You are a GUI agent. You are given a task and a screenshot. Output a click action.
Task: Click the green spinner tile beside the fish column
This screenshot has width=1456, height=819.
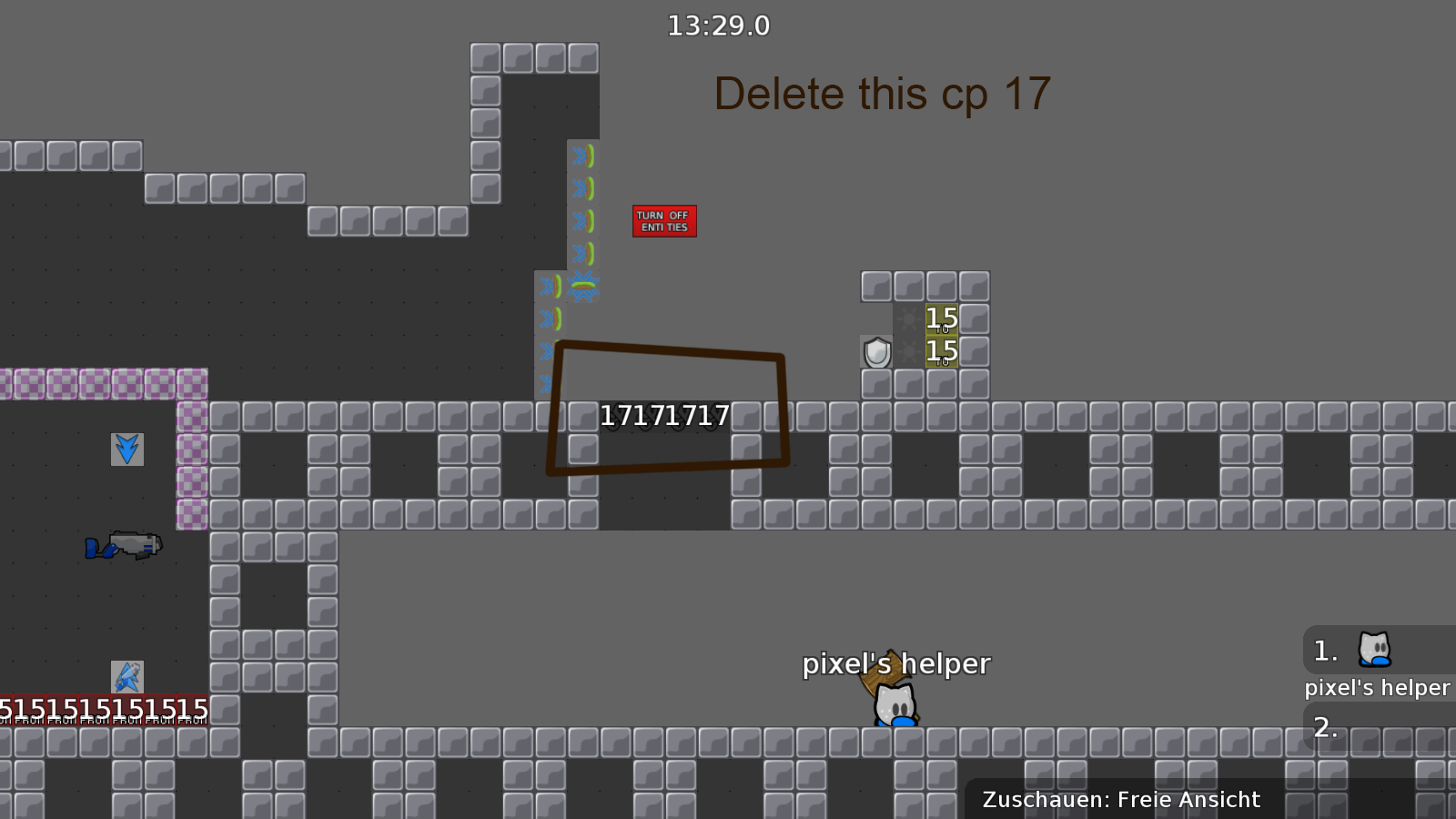click(585, 286)
